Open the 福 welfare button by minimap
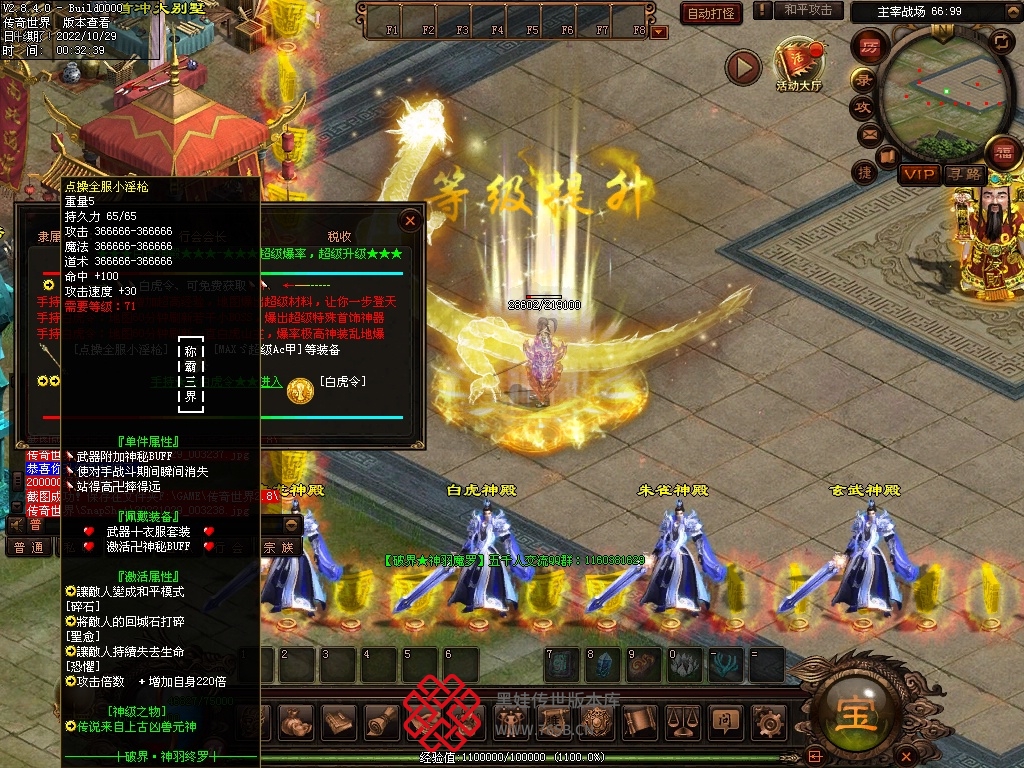1024x768 pixels. pos(1003,153)
